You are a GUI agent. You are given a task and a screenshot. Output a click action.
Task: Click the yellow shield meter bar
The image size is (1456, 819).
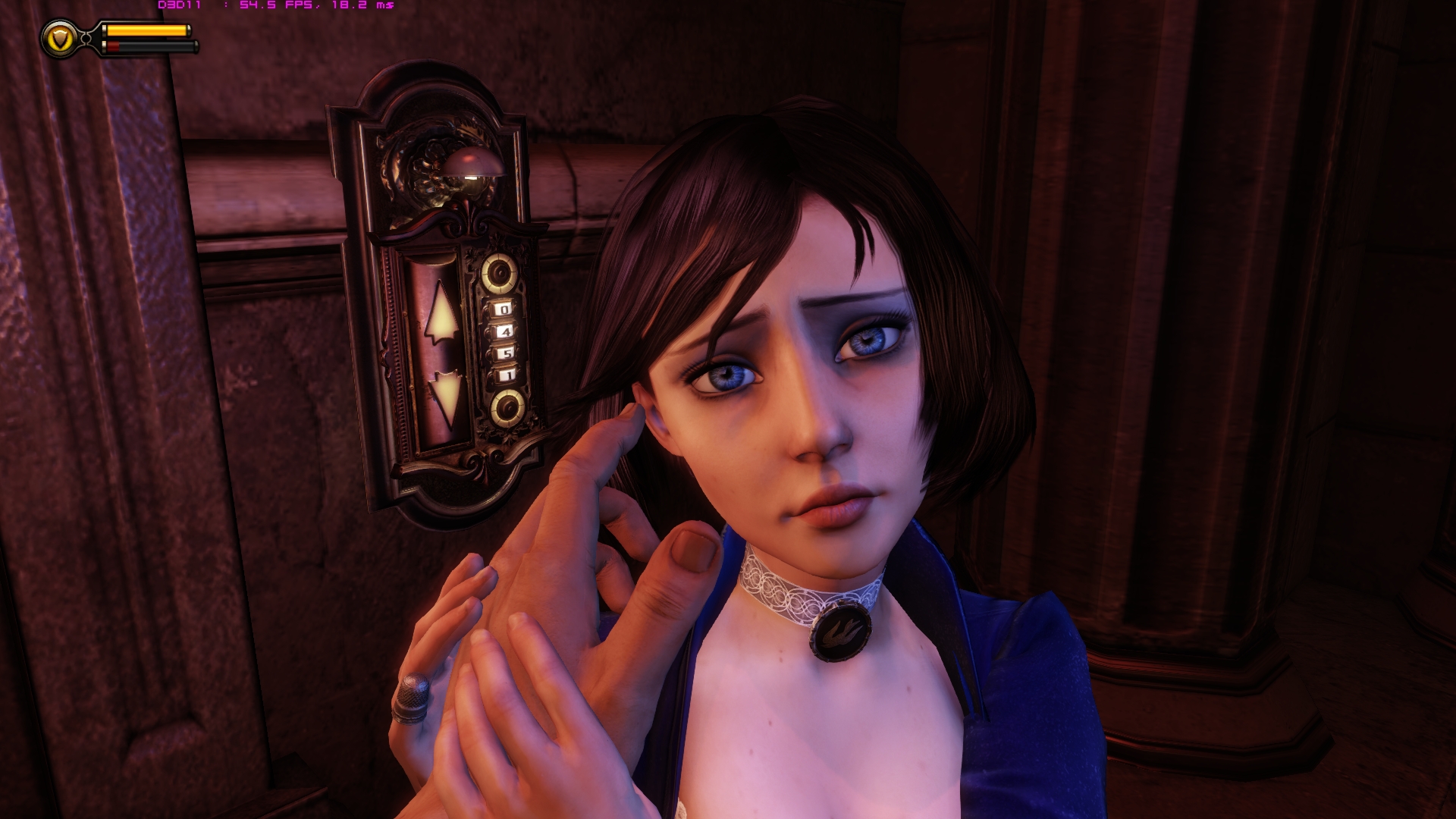click(148, 30)
